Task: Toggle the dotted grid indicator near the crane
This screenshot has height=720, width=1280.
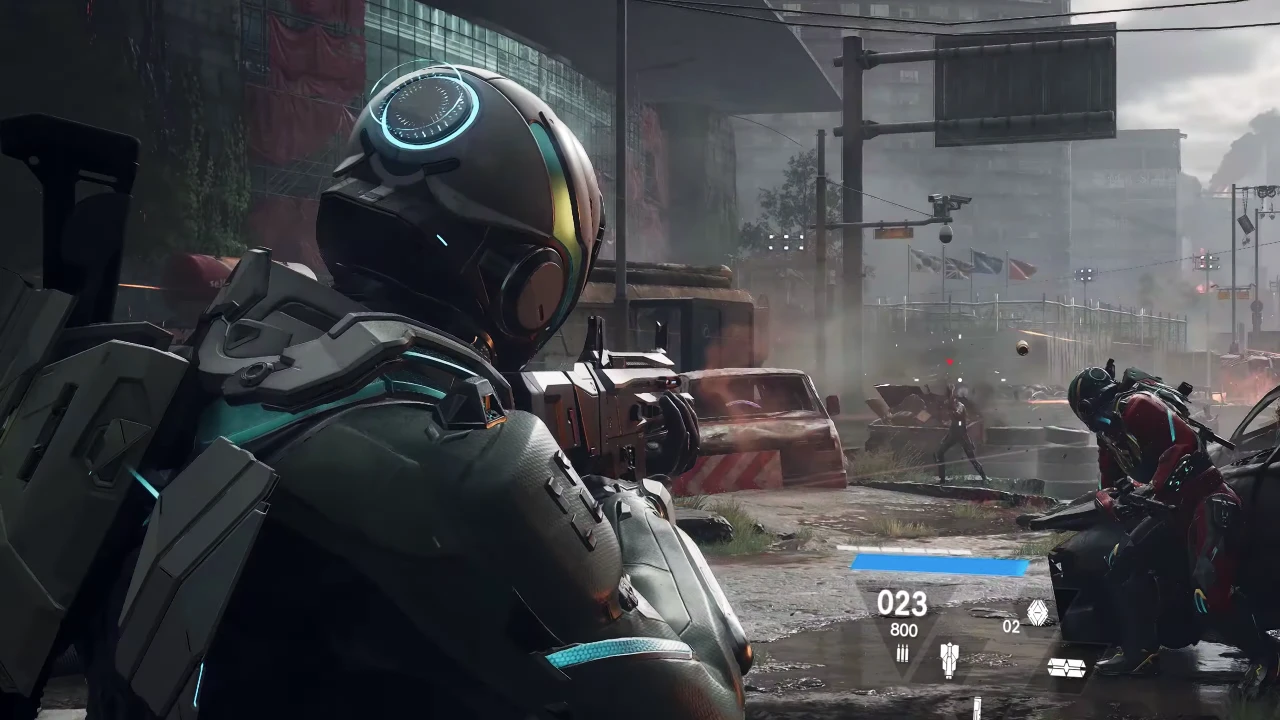Action: (787, 243)
